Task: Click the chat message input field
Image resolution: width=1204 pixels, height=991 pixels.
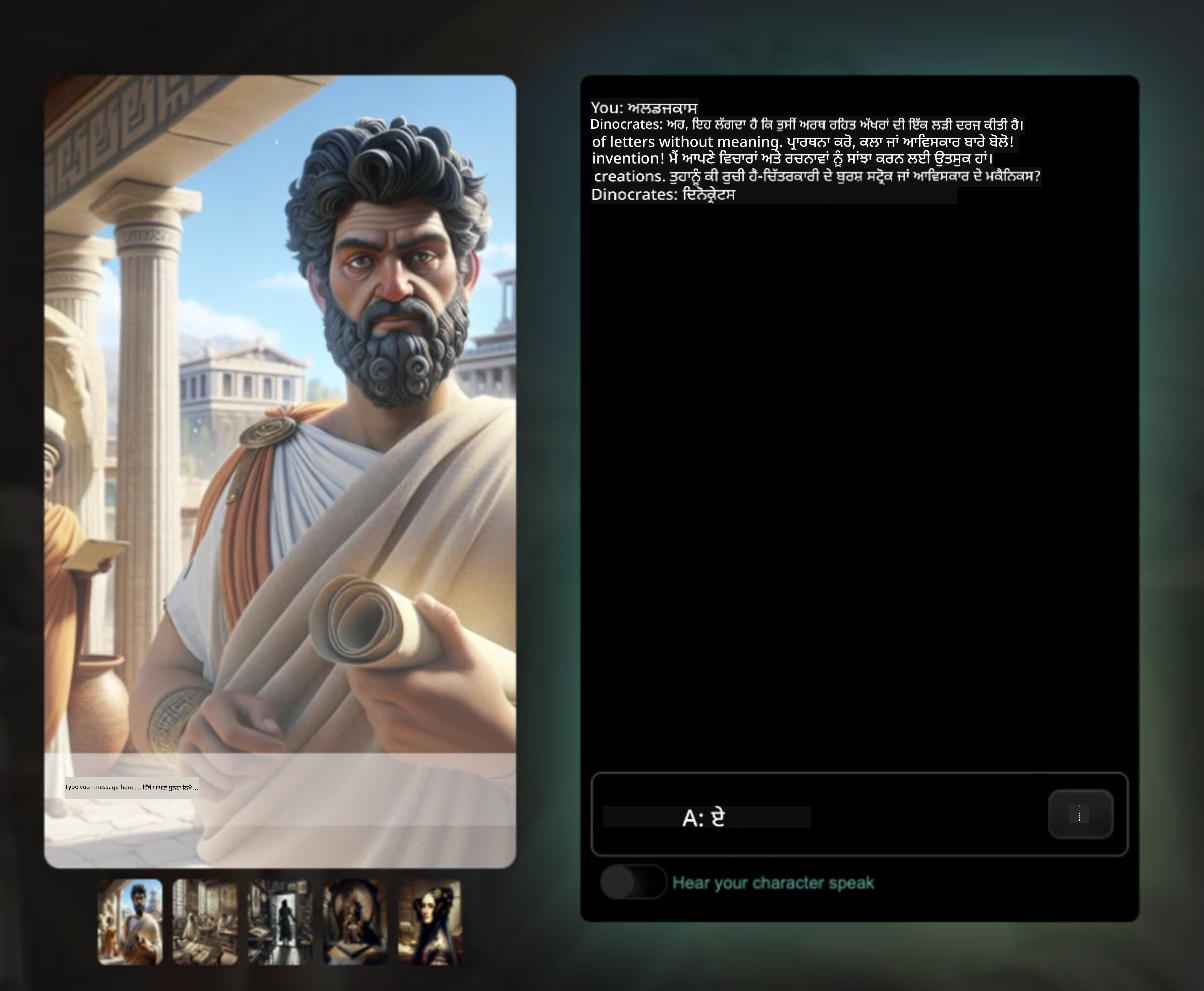Action: [x=820, y=816]
